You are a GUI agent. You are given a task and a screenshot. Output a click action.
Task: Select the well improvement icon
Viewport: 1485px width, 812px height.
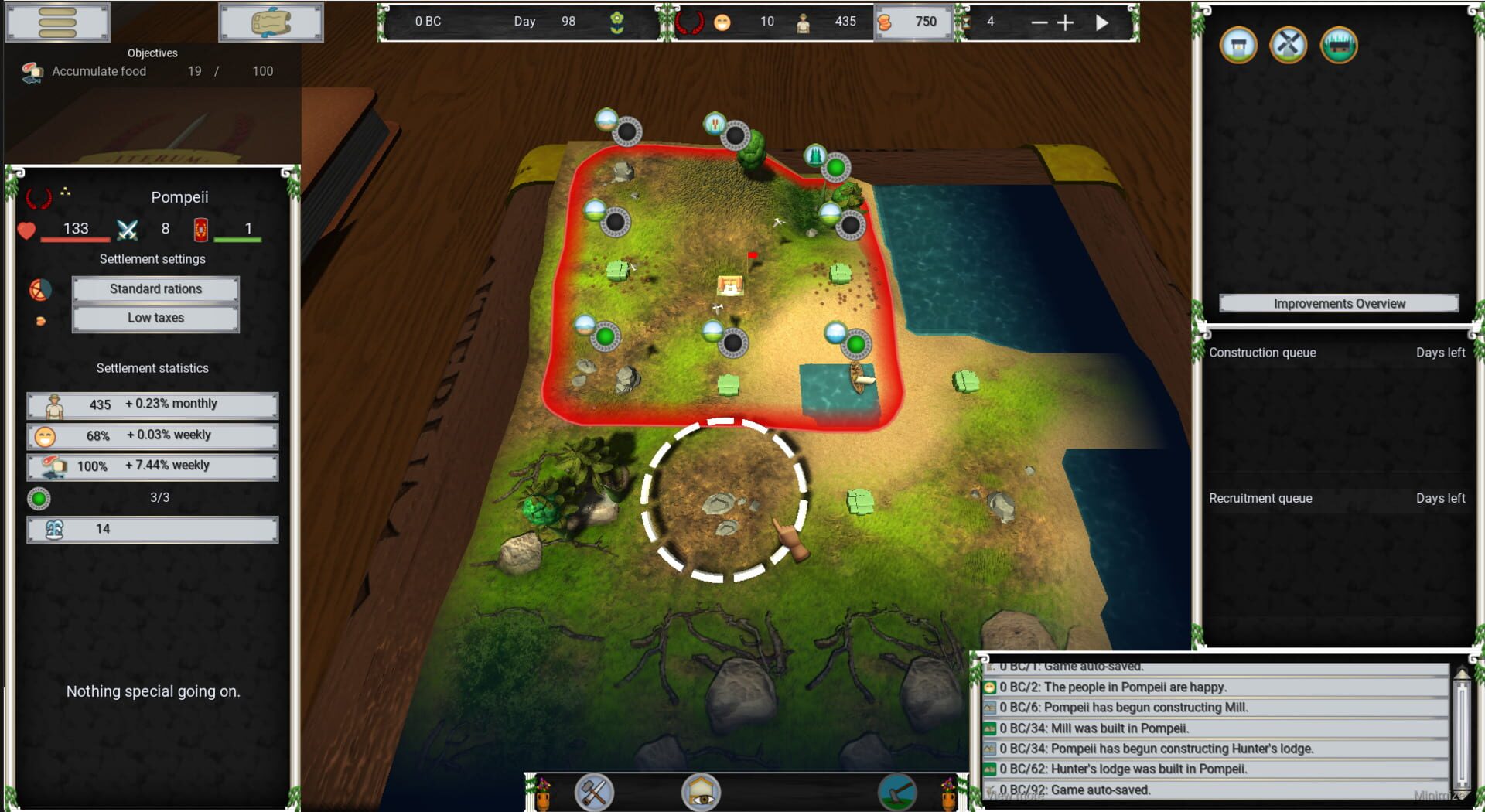pyautogui.click(x=1238, y=46)
